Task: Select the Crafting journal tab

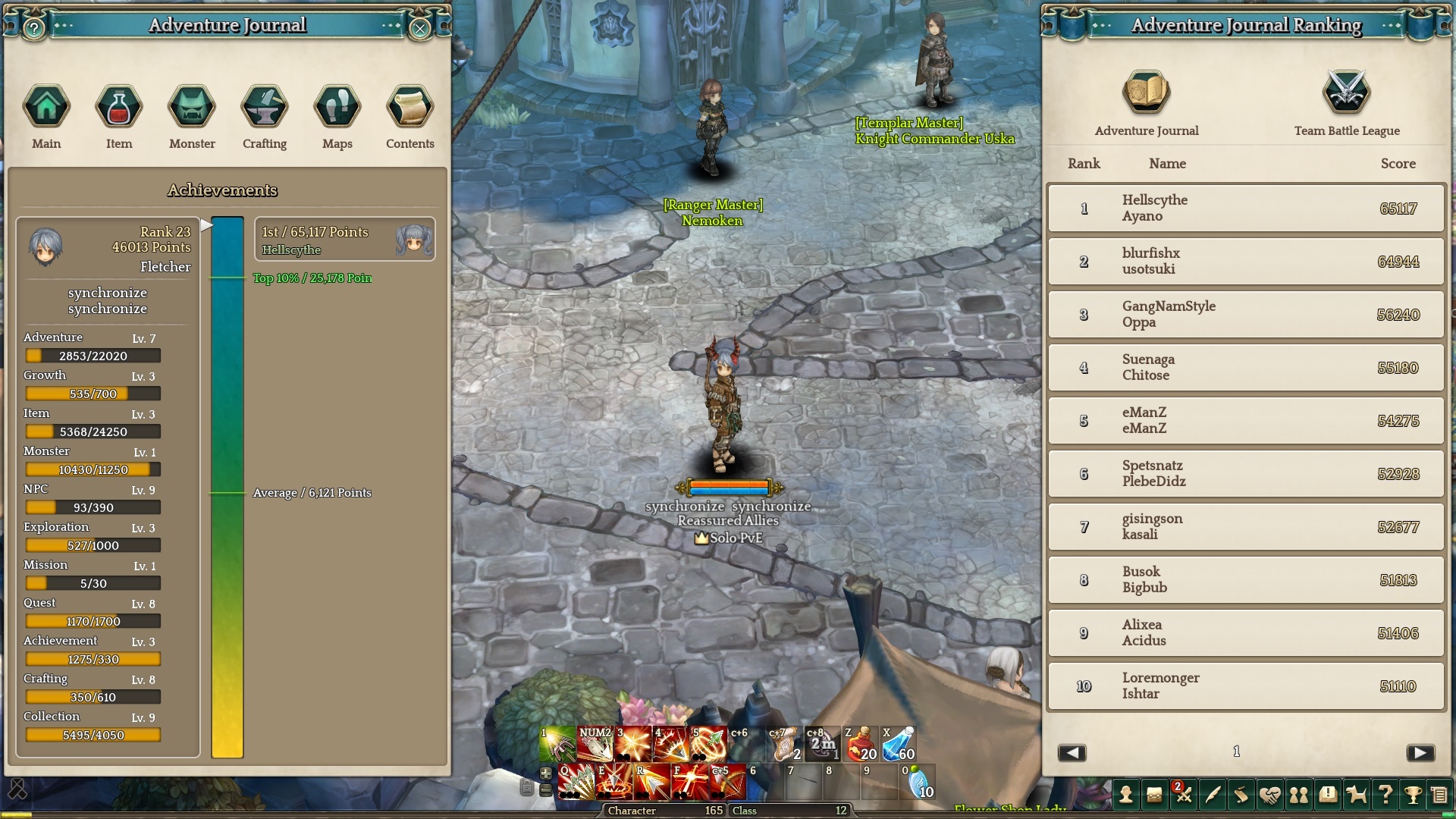Action: pos(265,107)
